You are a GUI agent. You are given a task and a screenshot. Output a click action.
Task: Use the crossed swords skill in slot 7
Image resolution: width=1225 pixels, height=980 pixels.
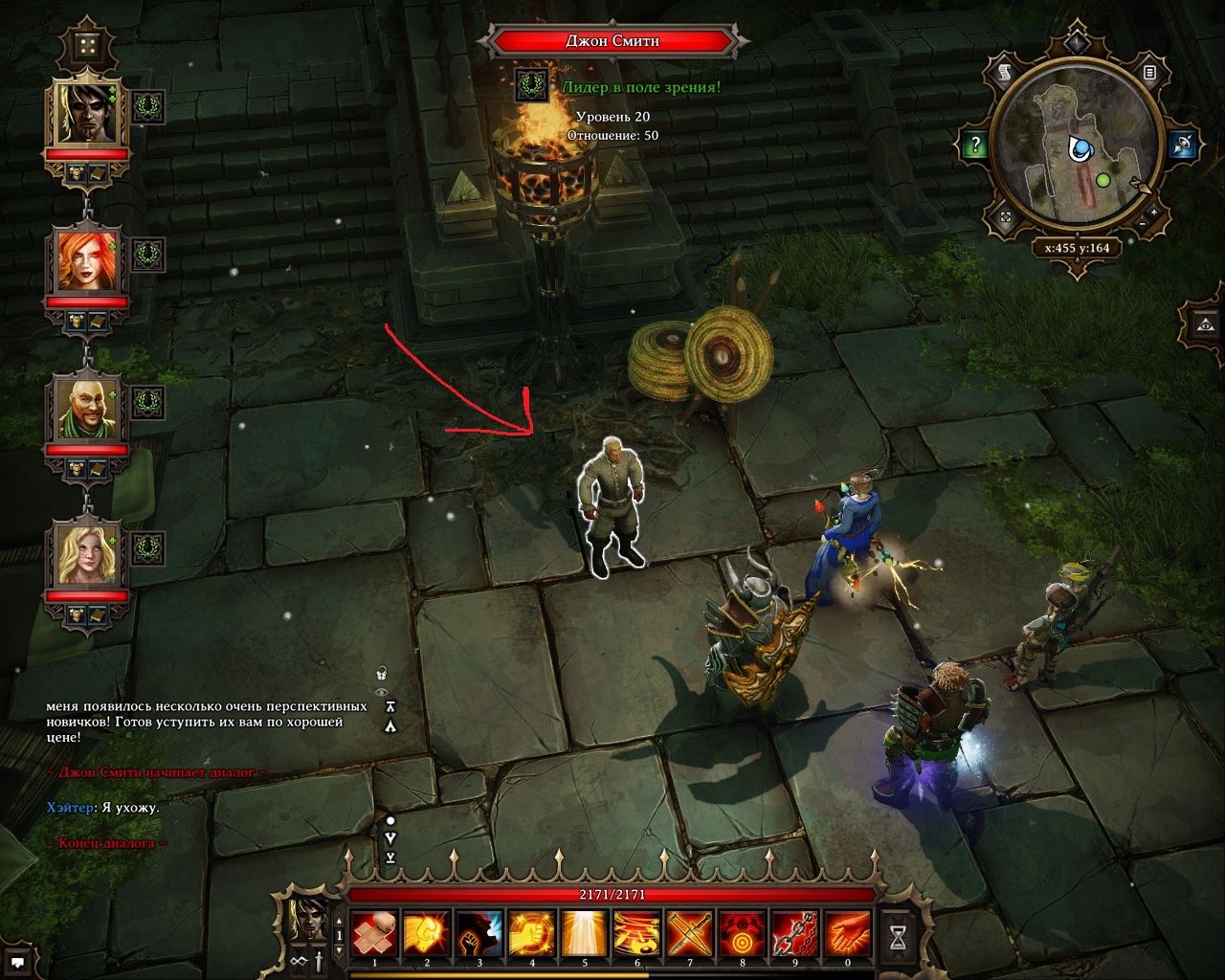pyautogui.click(x=689, y=931)
